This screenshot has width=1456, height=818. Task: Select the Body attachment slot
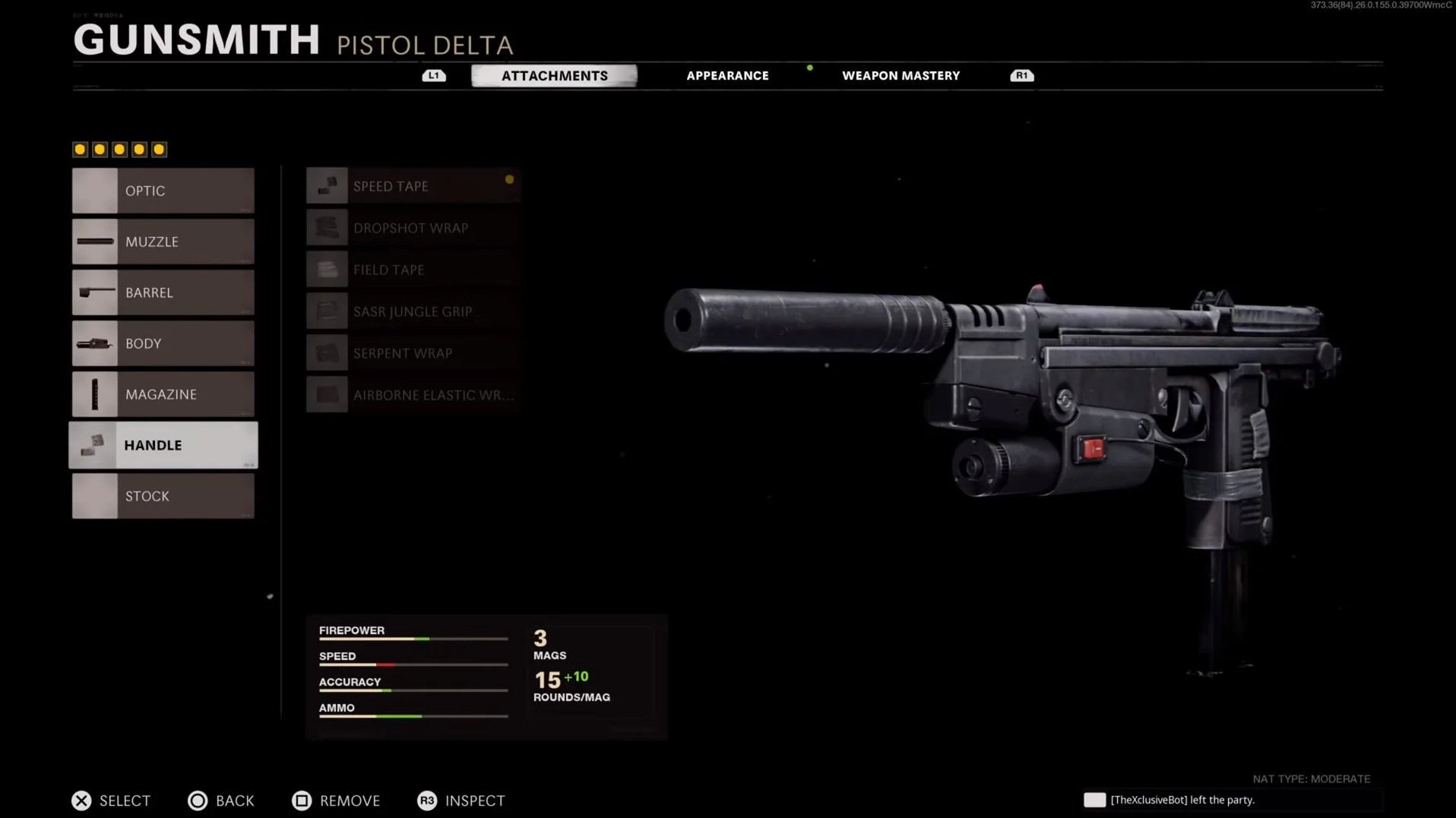163,343
